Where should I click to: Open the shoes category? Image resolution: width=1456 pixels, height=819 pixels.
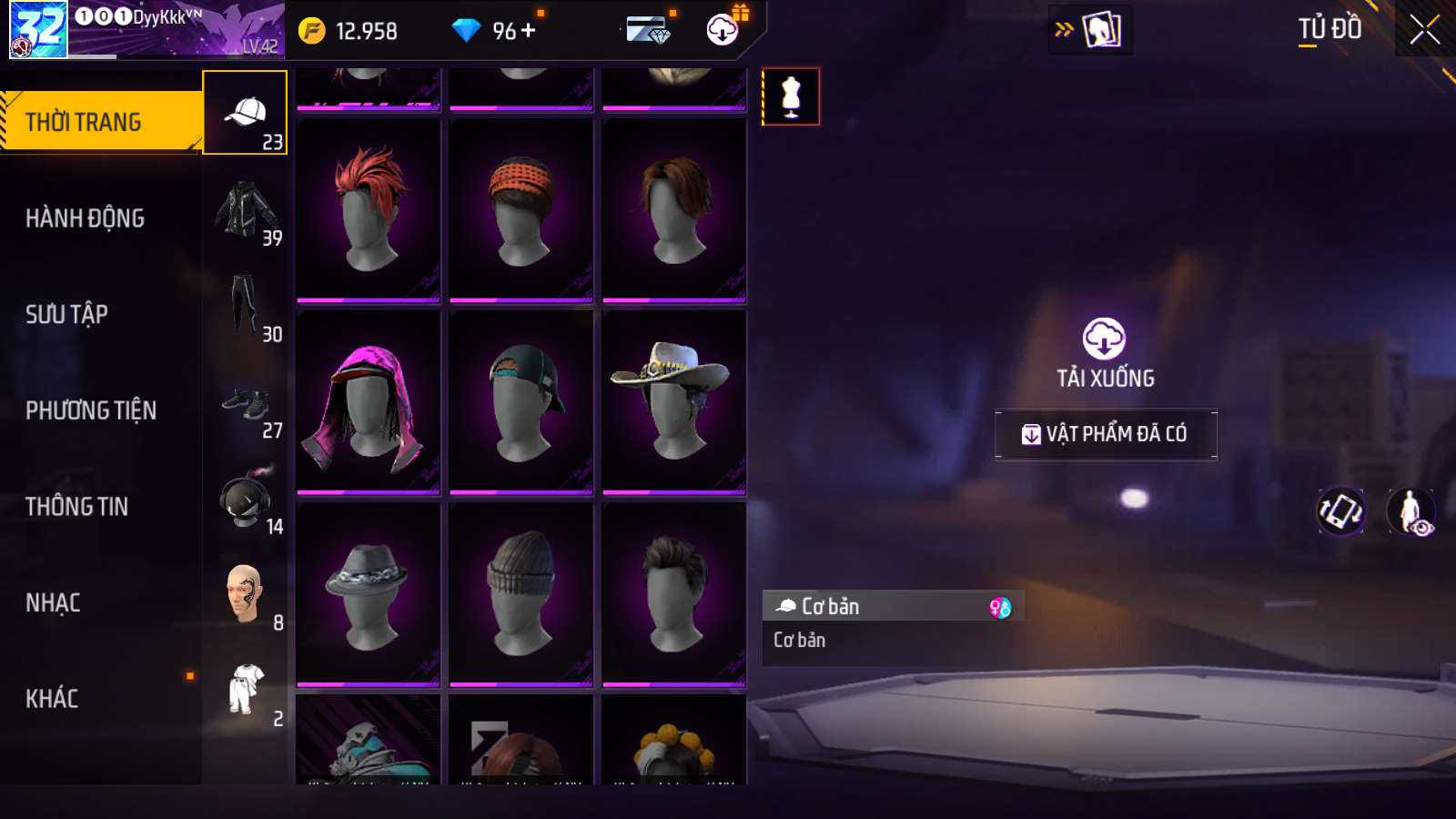(246, 403)
